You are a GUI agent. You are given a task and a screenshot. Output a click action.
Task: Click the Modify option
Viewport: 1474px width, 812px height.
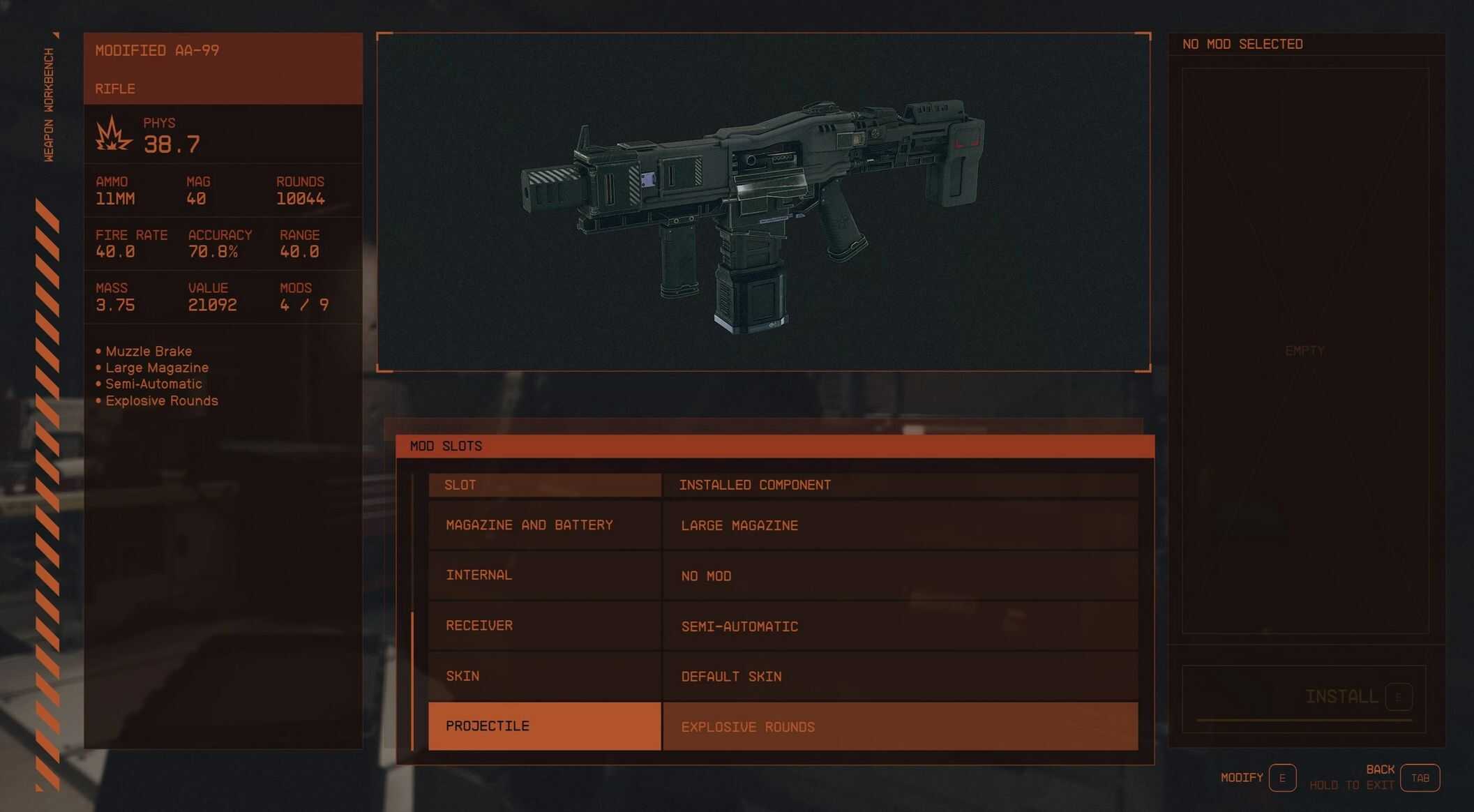click(x=1282, y=778)
